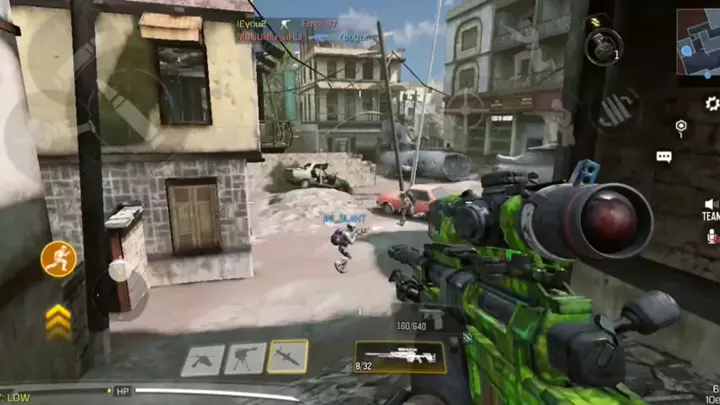Open the quick chat speech bubble
Viewport: 720px width, 405px height.
664,157
